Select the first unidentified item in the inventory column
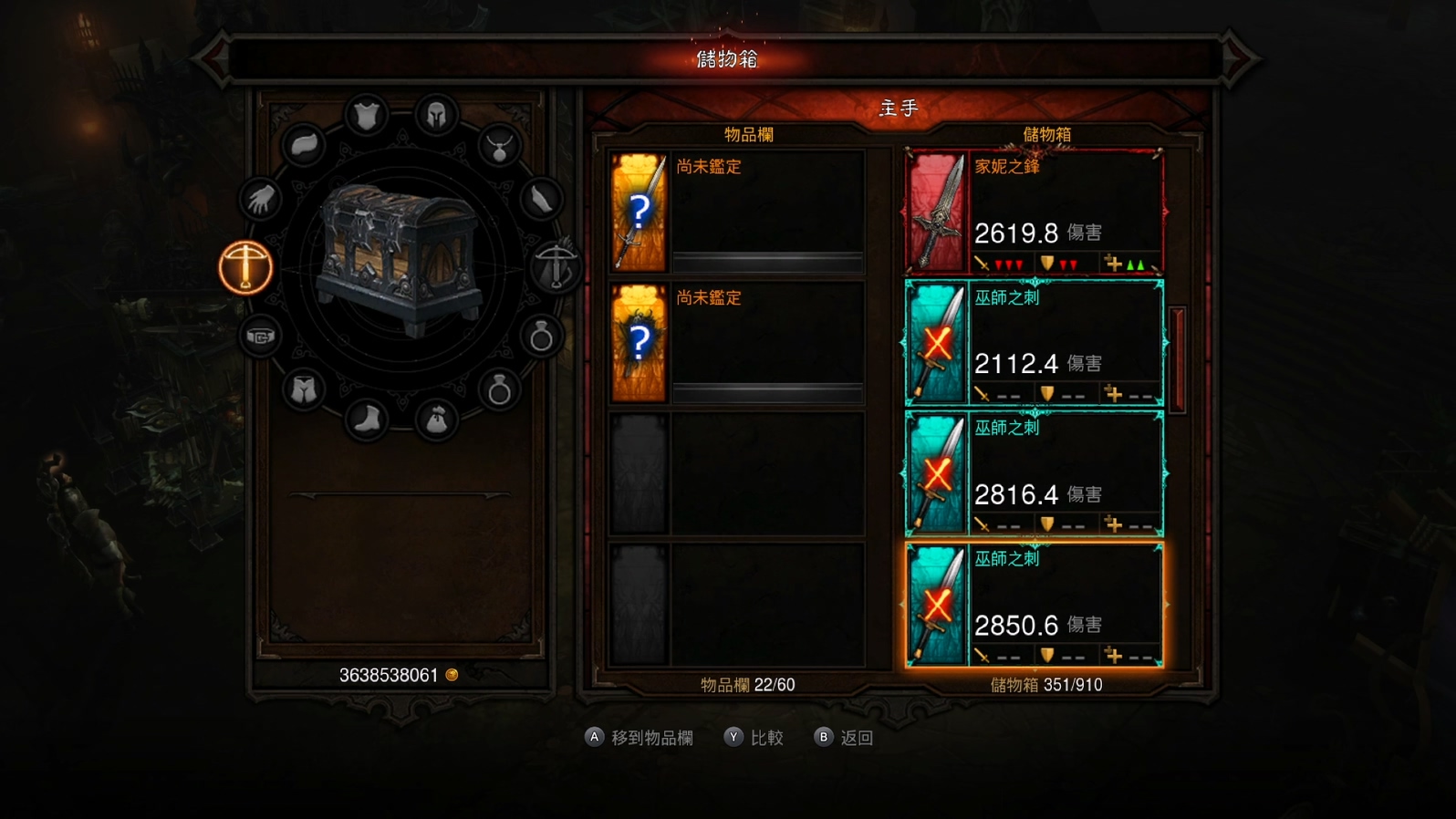This screenshot has height=819, width=1456. coord(736,213)
